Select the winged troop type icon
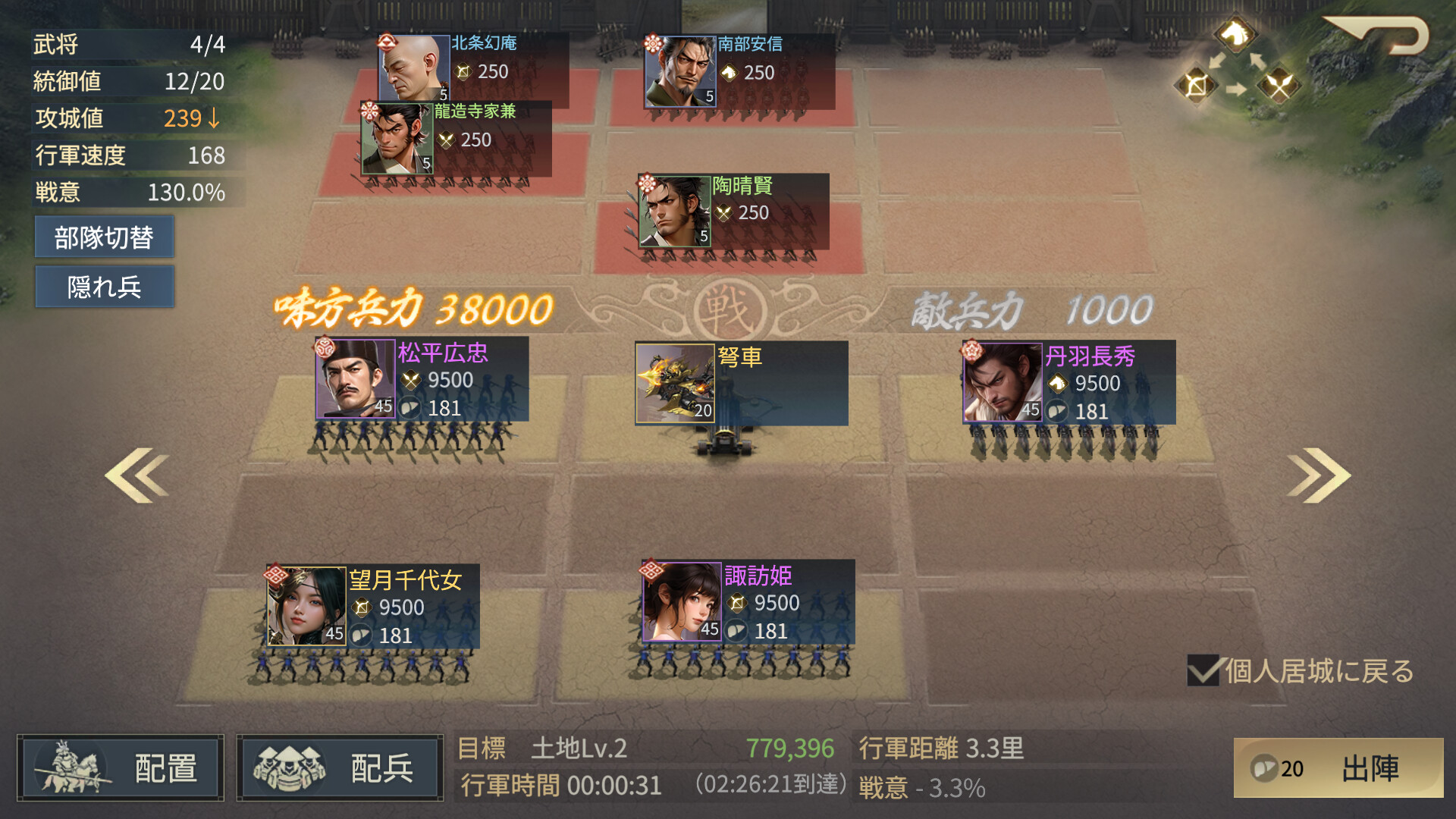 click(x=1279, y=83)
